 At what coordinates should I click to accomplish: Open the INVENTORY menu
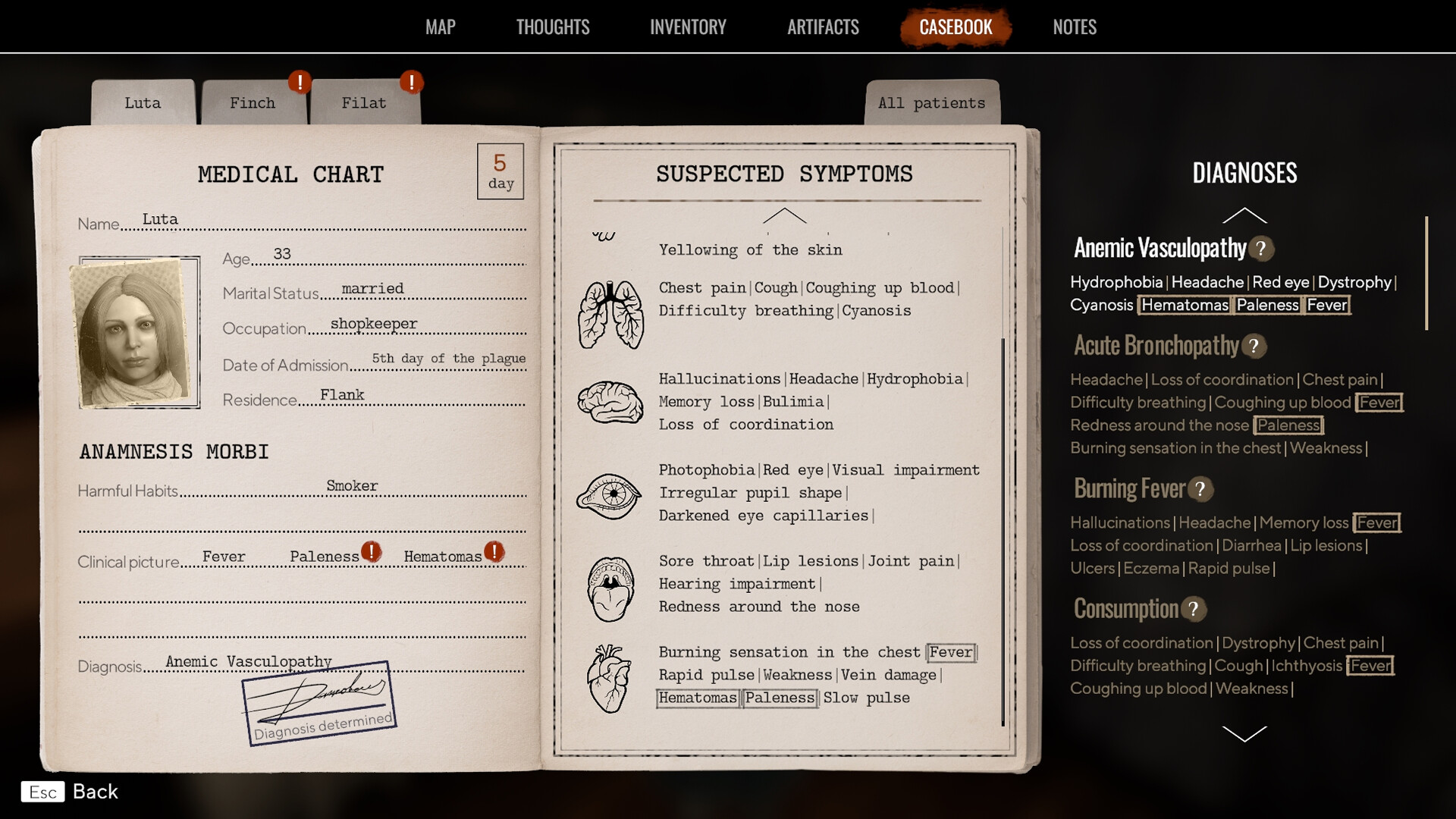(687, 27)
